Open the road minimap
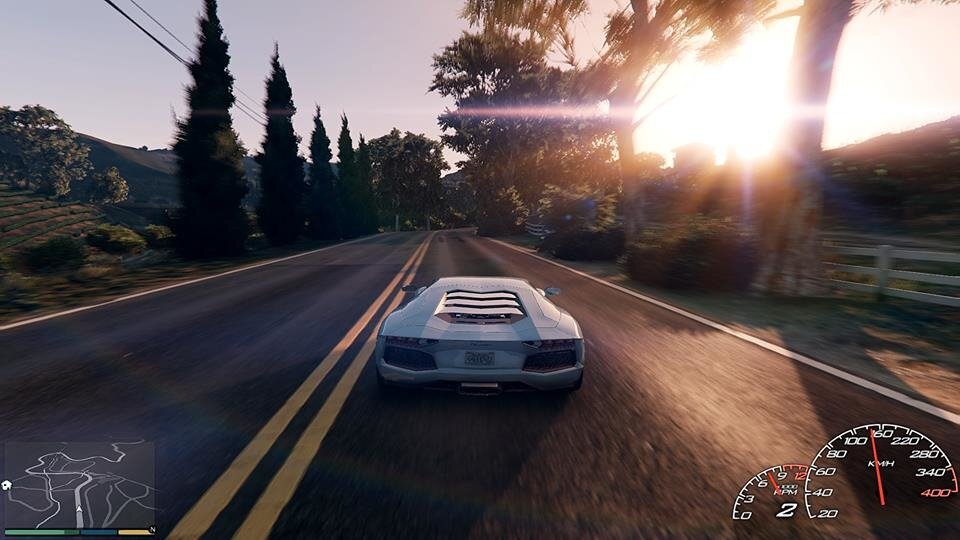Screen dimensions: 960x540 [80, 485]
